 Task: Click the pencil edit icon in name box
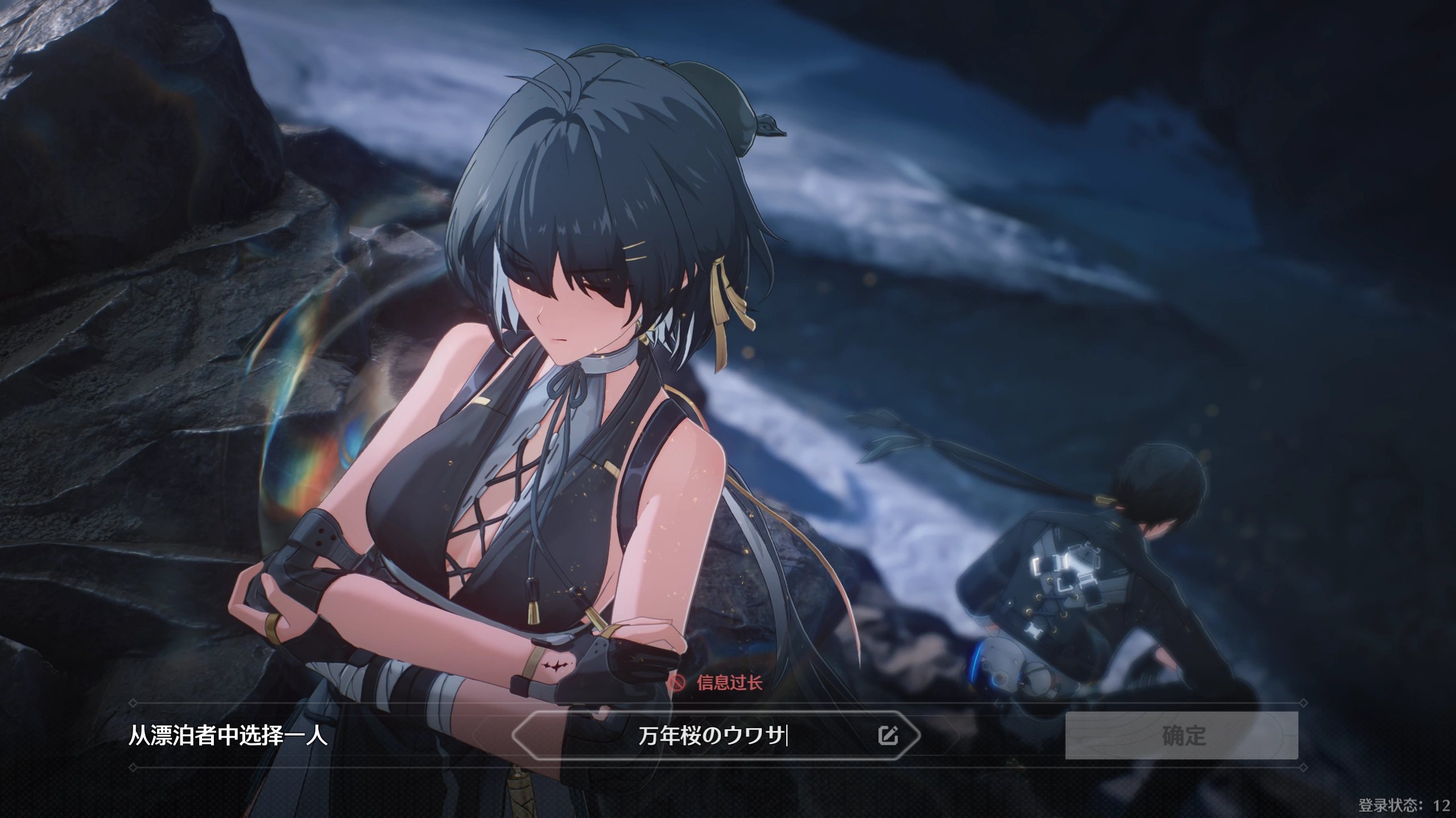(x=888, y=735)
